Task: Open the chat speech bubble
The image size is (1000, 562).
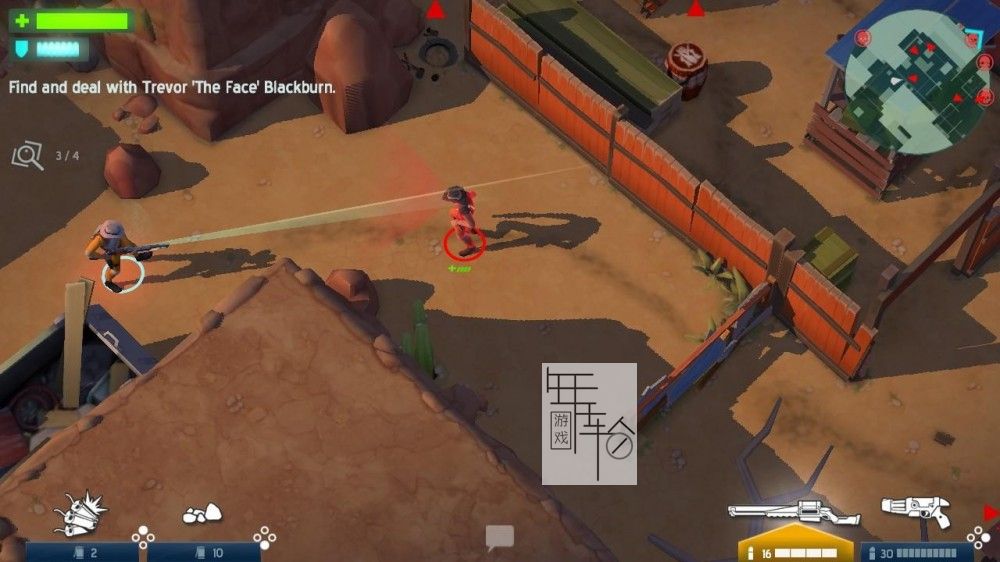Action: coord(499,537)
